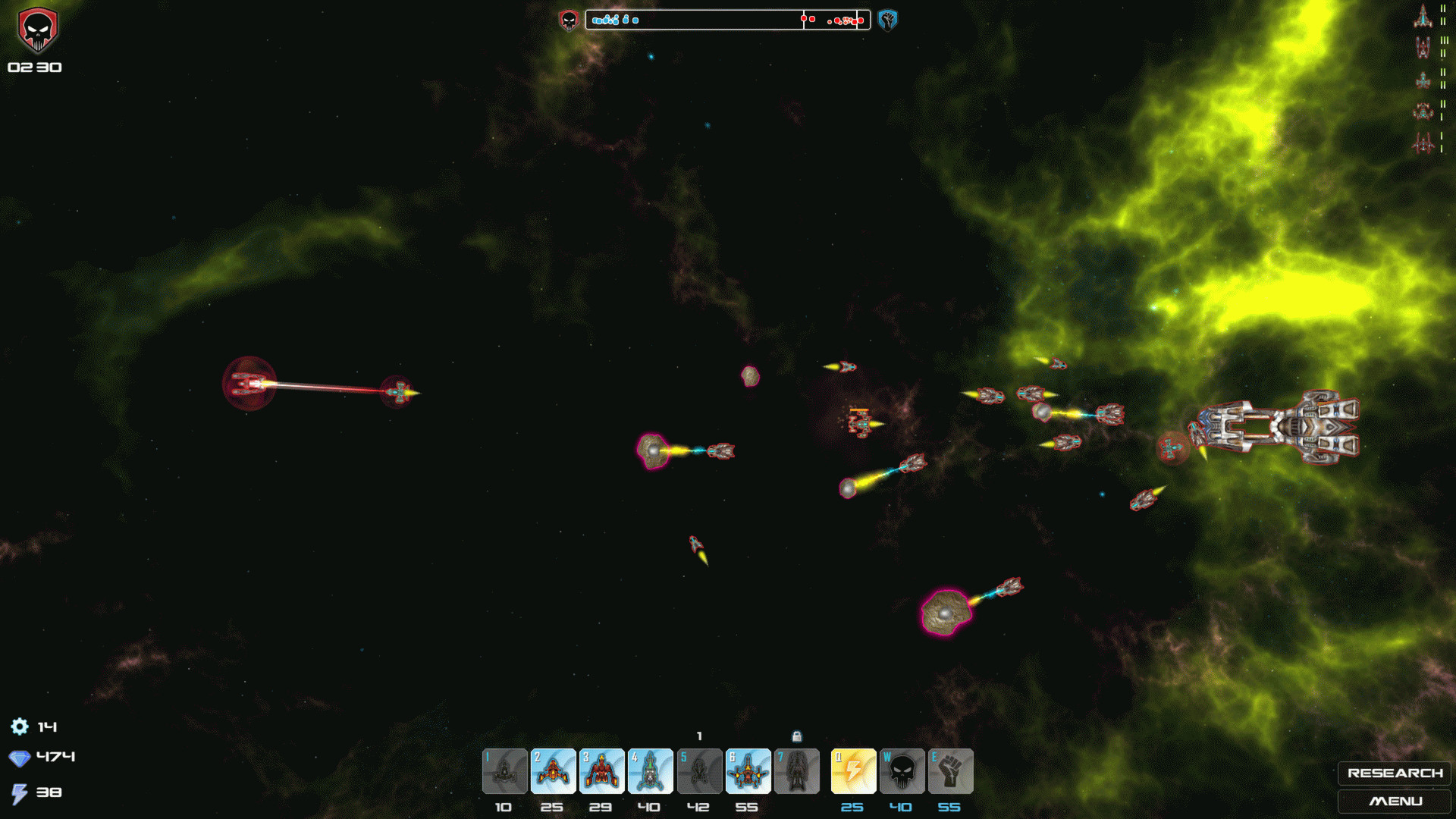Image resolution: width=1456 pixels, height=819 pixels.
Task: Use the raised fist E ability
Action: [x=950, y=771]
